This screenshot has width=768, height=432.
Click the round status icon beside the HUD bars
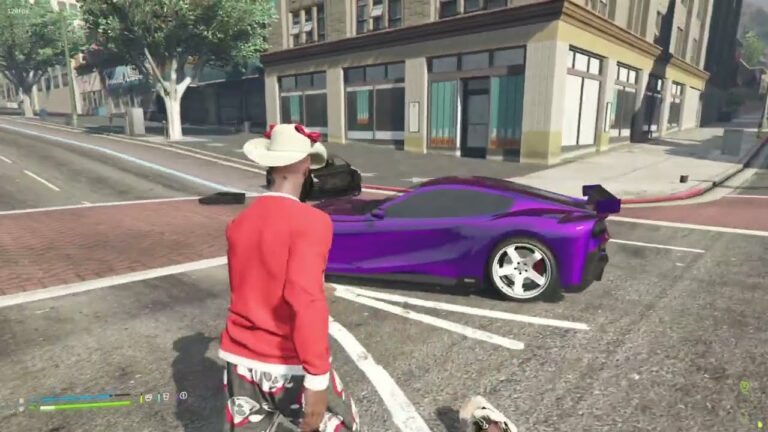[x=183, y=396]
